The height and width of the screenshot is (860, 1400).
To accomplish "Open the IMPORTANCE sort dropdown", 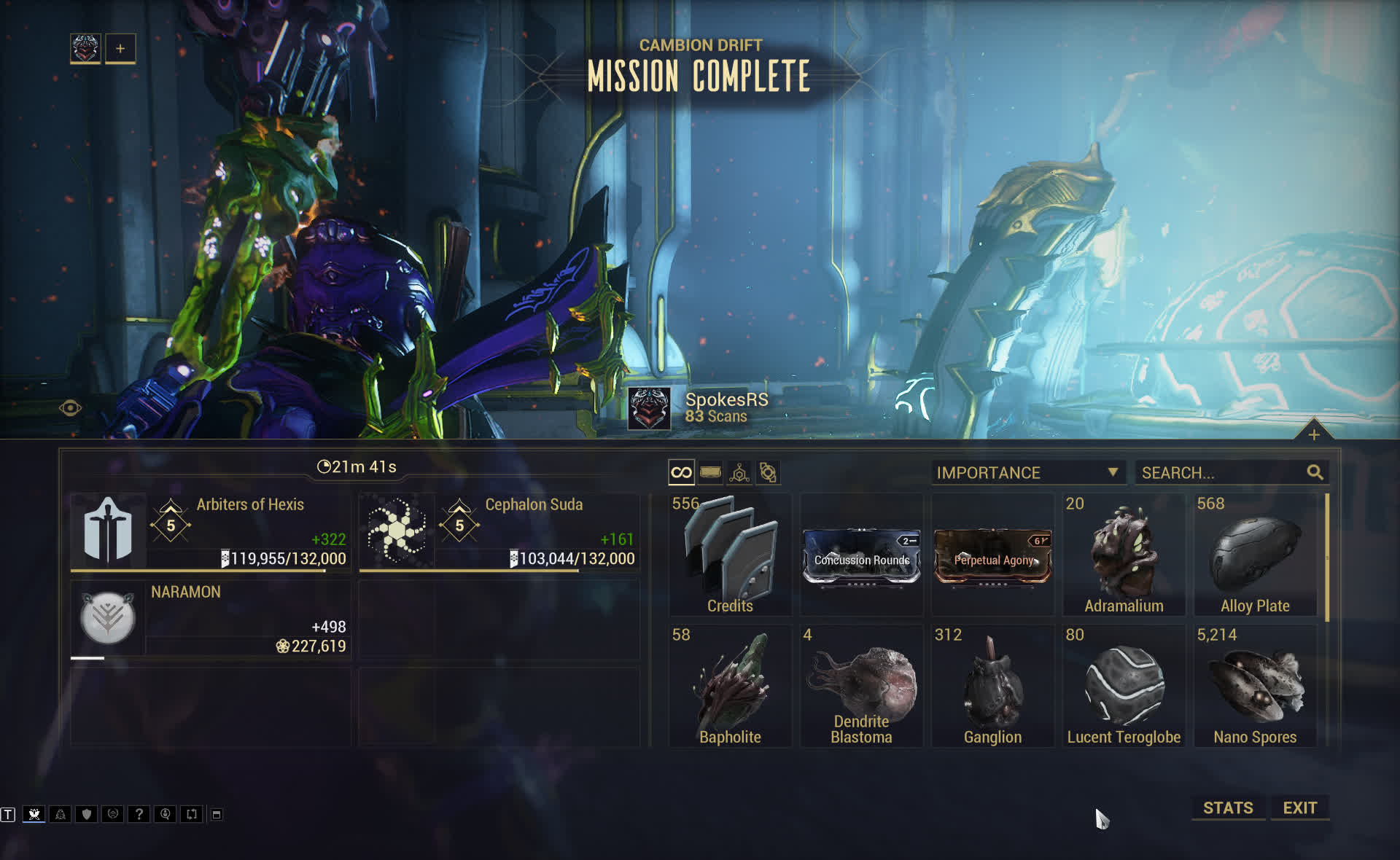I will pos(1027,472).
